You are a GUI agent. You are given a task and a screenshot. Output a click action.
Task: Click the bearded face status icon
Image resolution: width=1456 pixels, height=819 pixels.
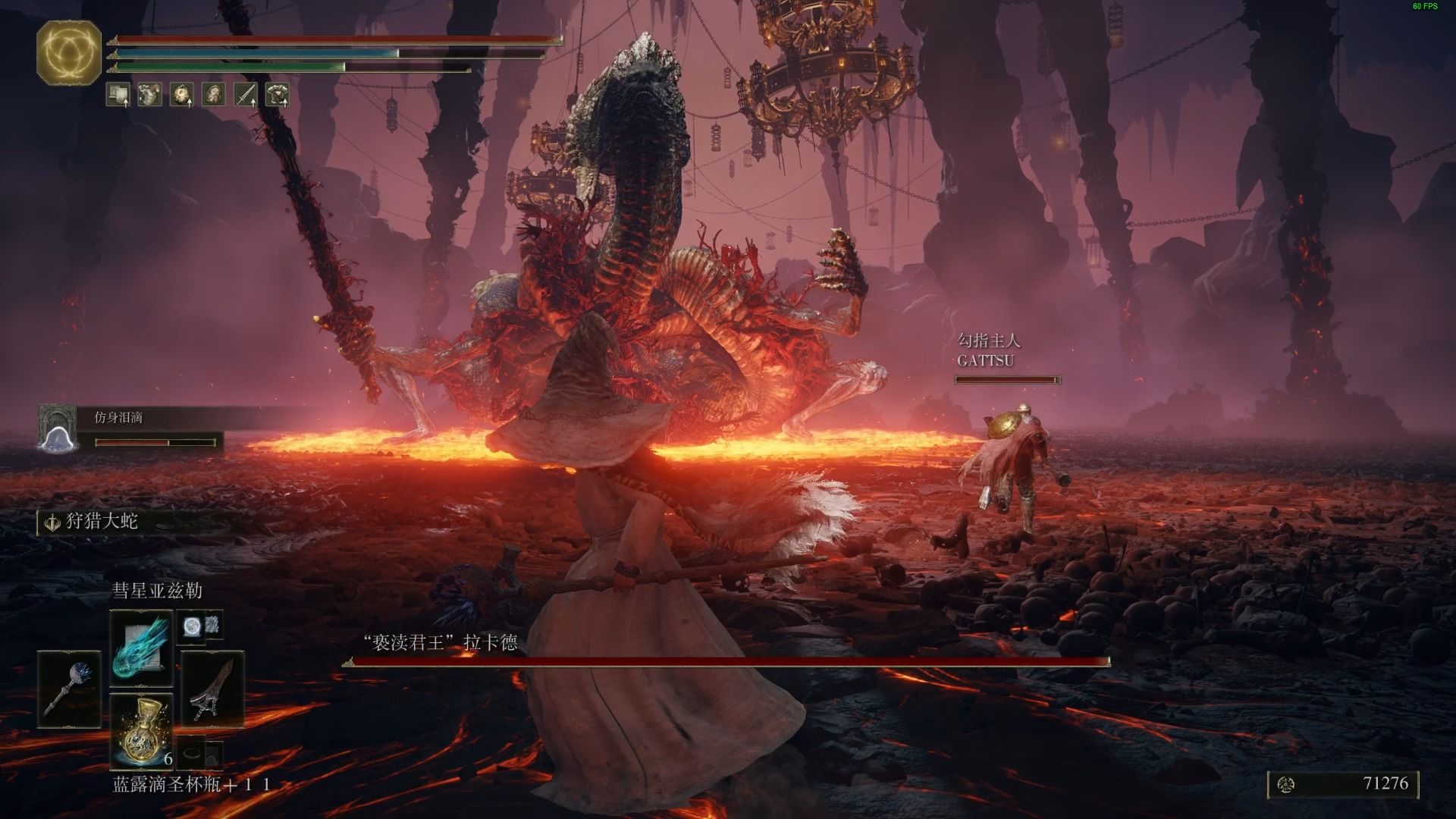tap(214, 95)
